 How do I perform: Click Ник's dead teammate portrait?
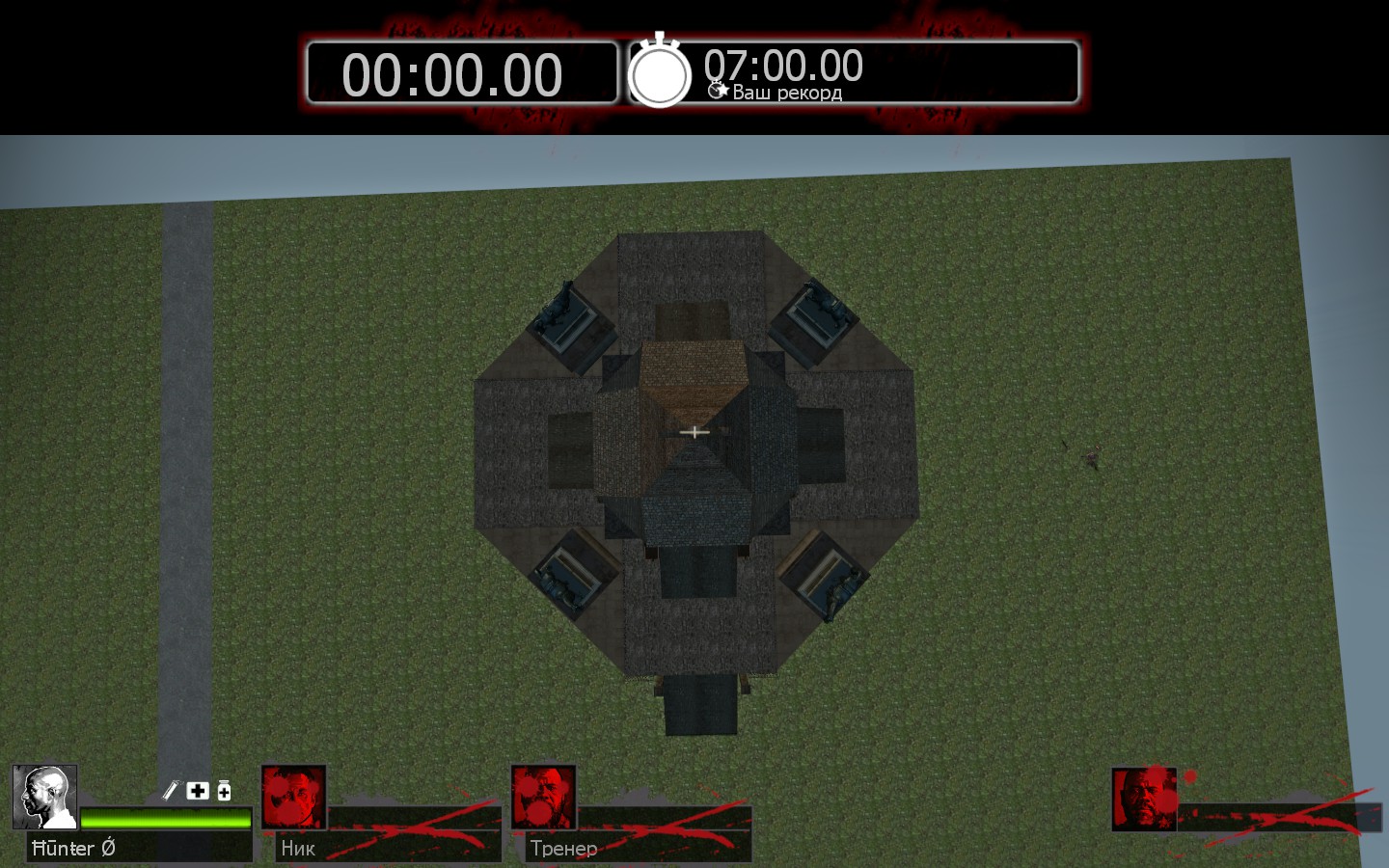click(x=294, y=798)
